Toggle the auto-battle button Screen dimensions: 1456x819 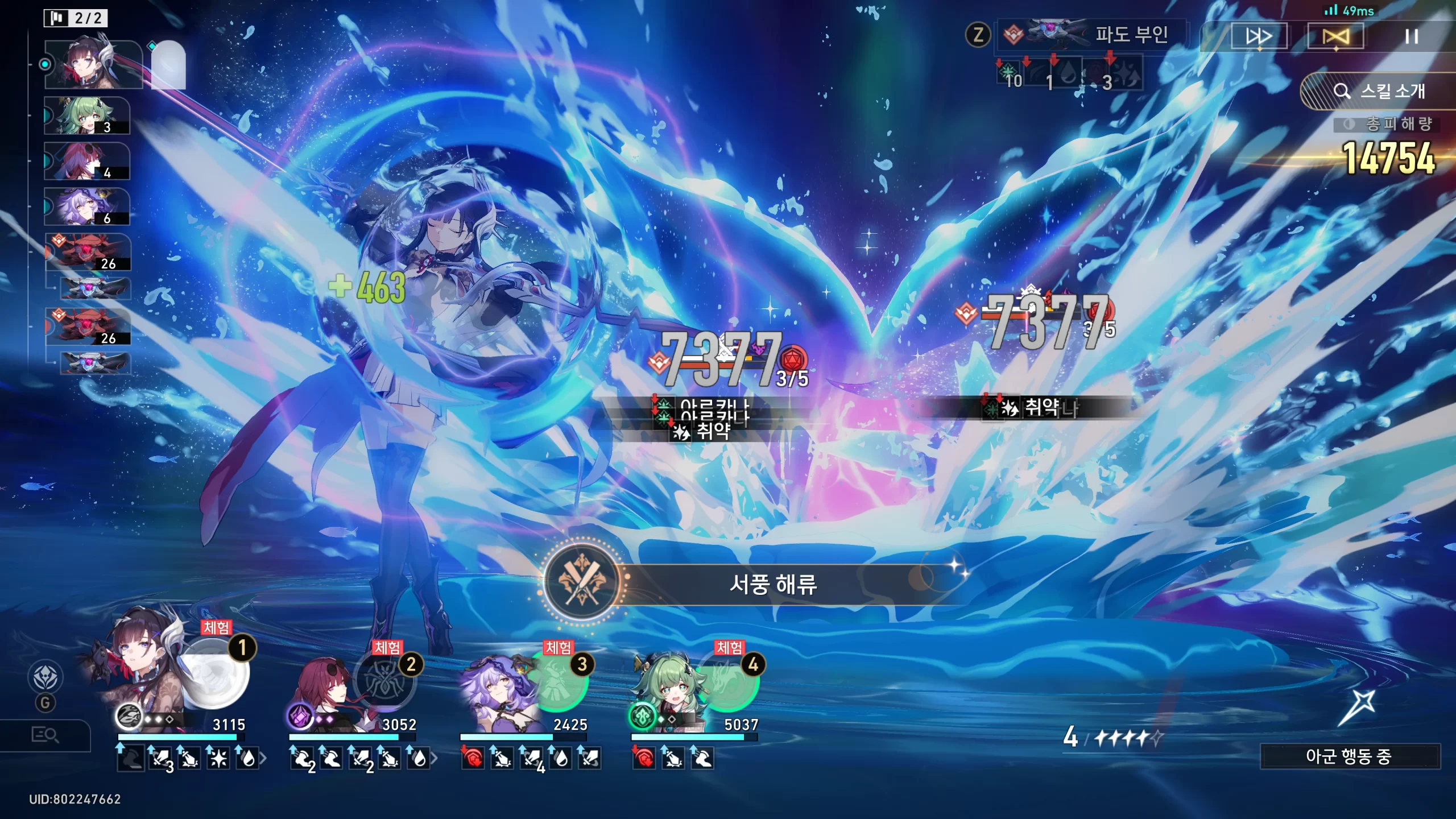pyautogui.click(x=1335, y=37)
